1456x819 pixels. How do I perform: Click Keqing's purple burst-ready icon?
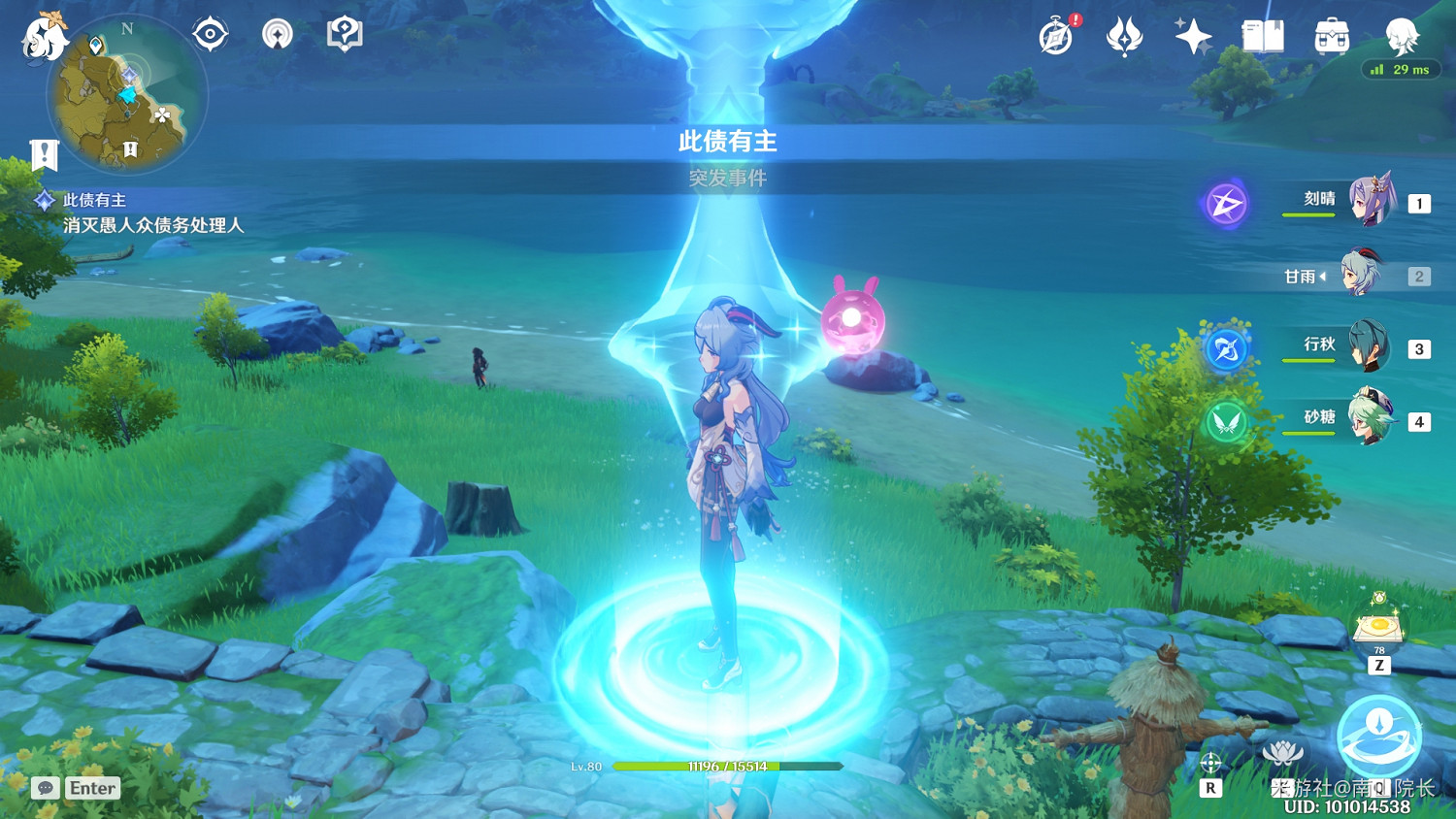pos(1225,205)
